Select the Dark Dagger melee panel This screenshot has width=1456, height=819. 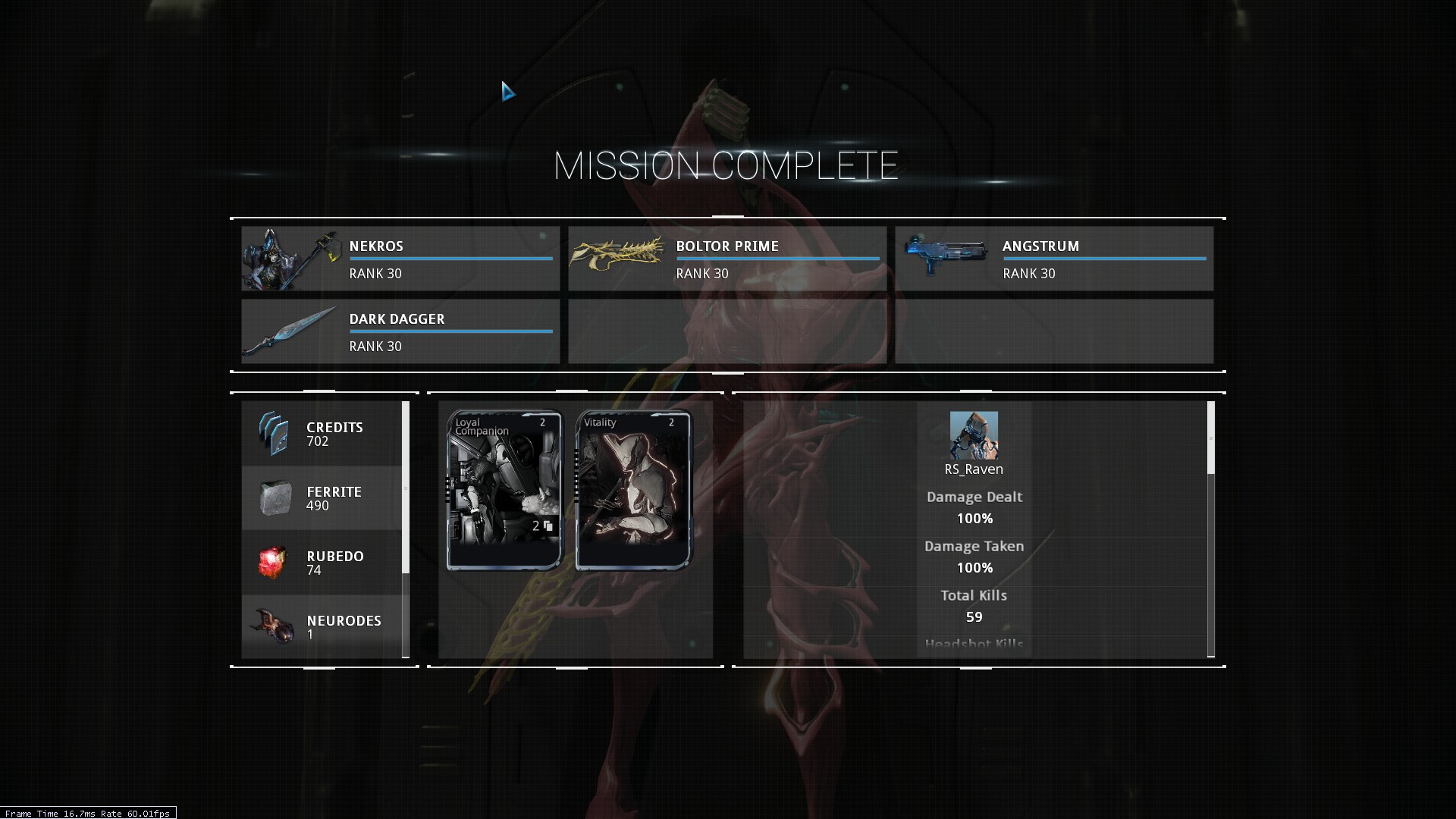coord(400,331)
